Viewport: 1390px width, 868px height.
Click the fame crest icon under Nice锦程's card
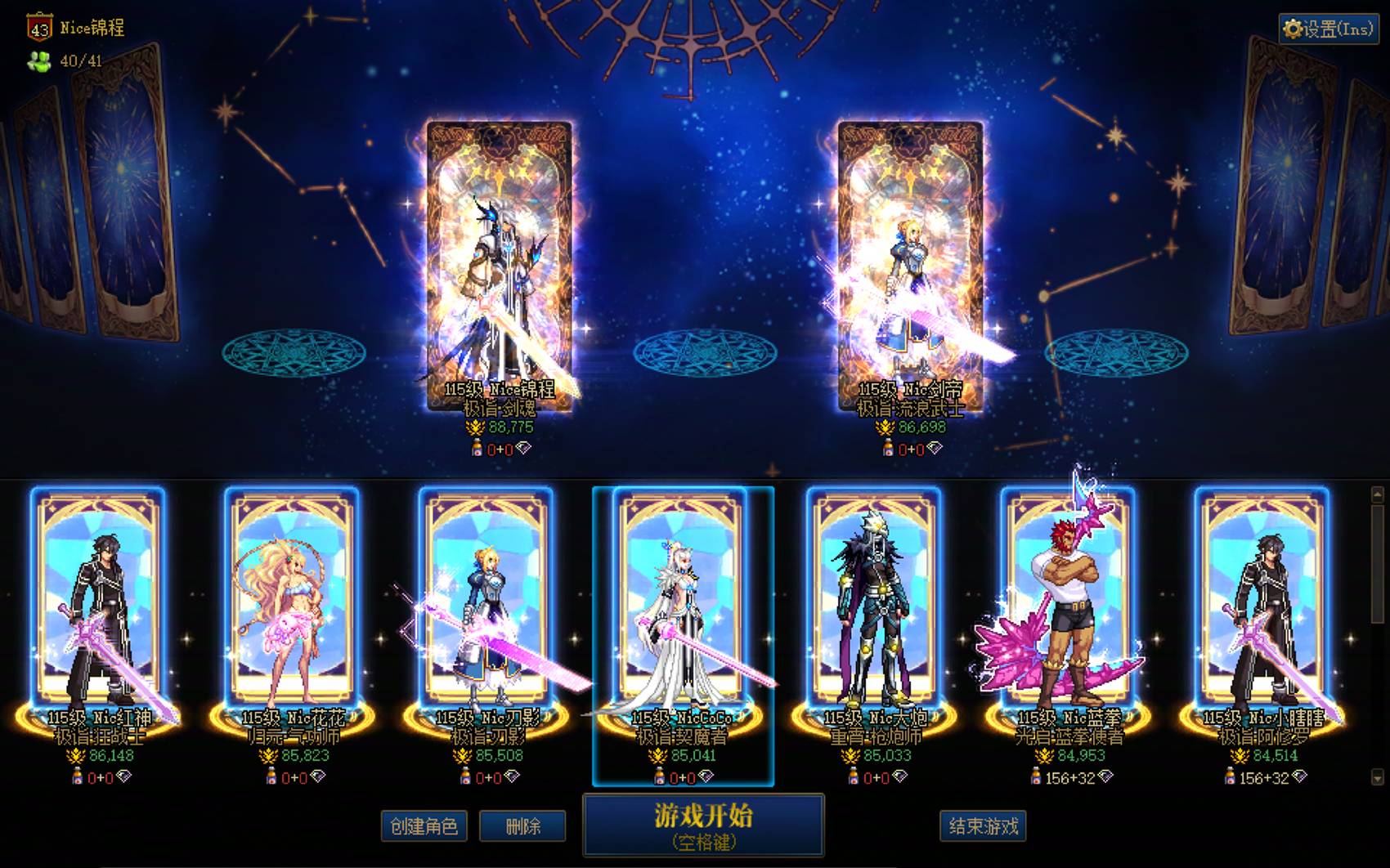tap(476, 427)
